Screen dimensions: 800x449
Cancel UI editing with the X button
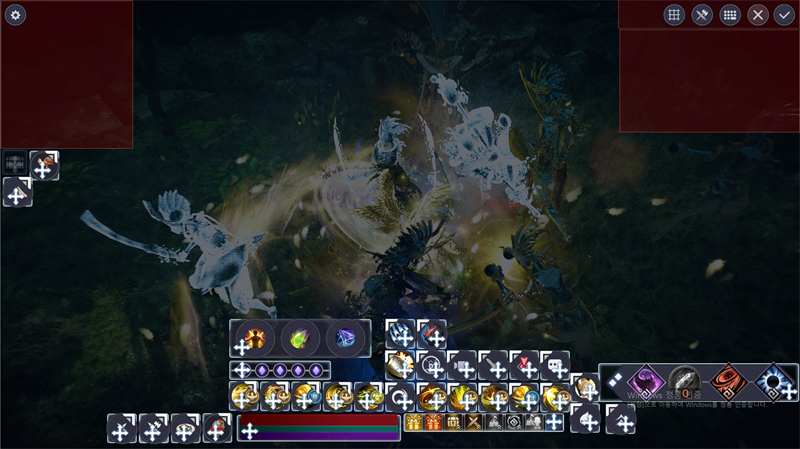[x=758, y=15]
